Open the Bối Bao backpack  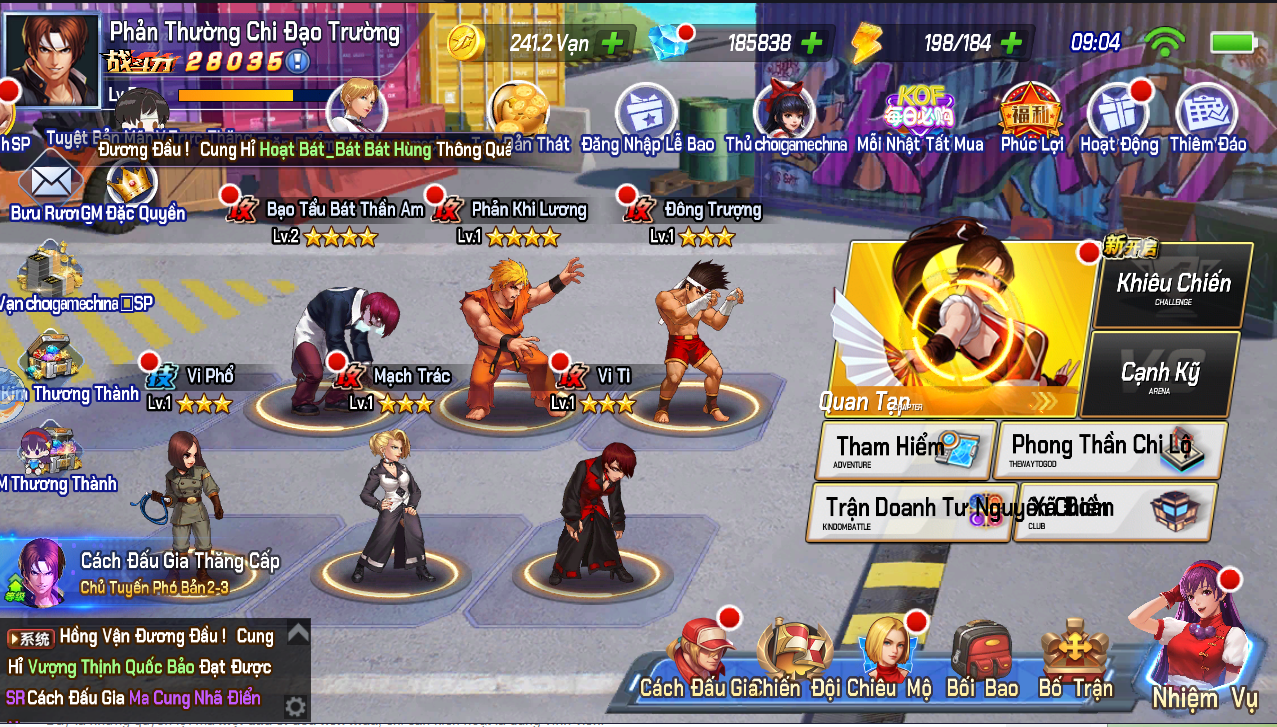(982, 662)
